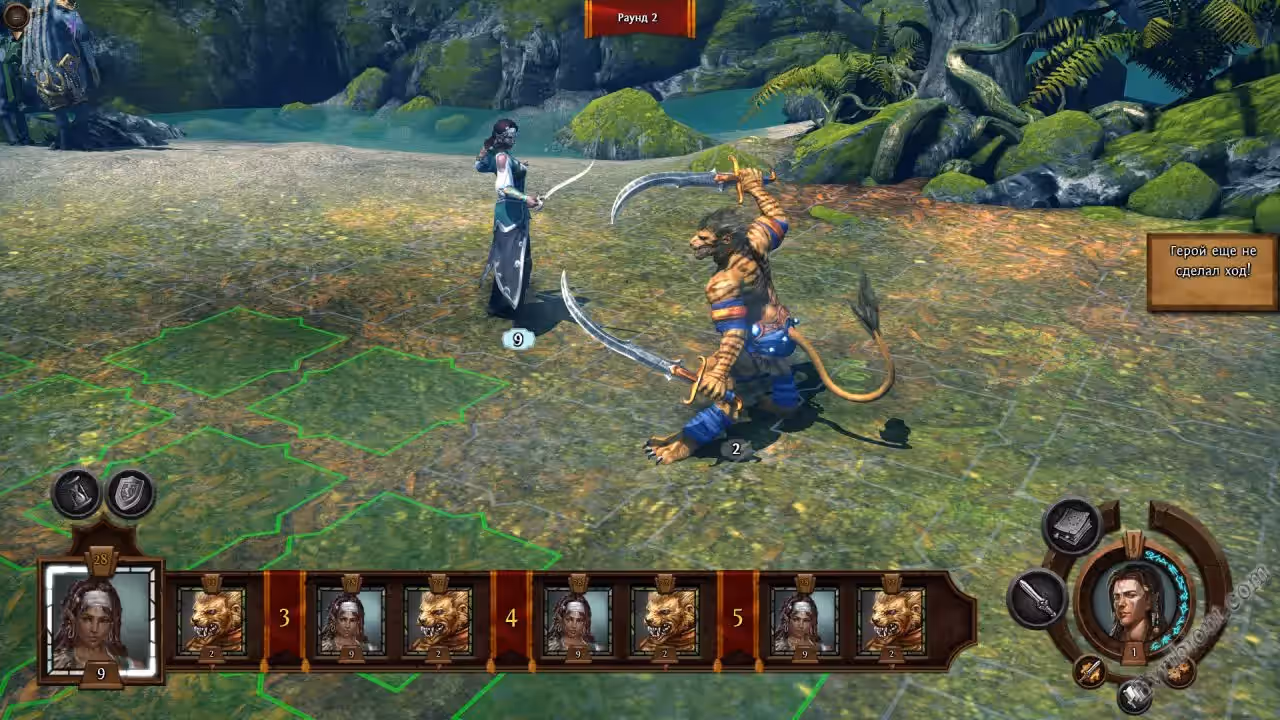Activate the small sword-and-spark ability icon
Viewport: 1280px width, 720px height.
click(x=1090, y=671)
